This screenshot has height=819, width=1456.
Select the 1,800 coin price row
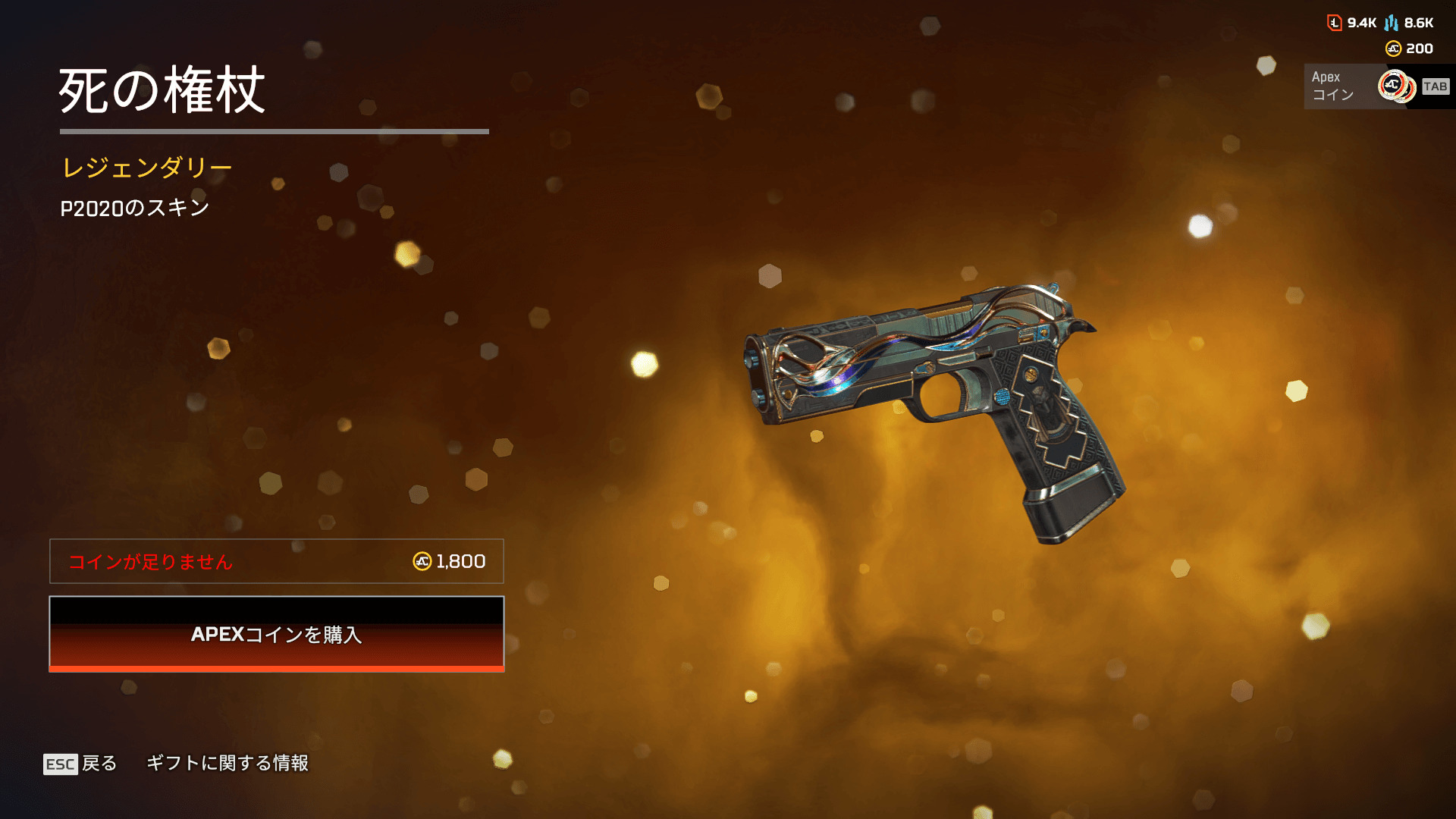(x=277, y=561)
